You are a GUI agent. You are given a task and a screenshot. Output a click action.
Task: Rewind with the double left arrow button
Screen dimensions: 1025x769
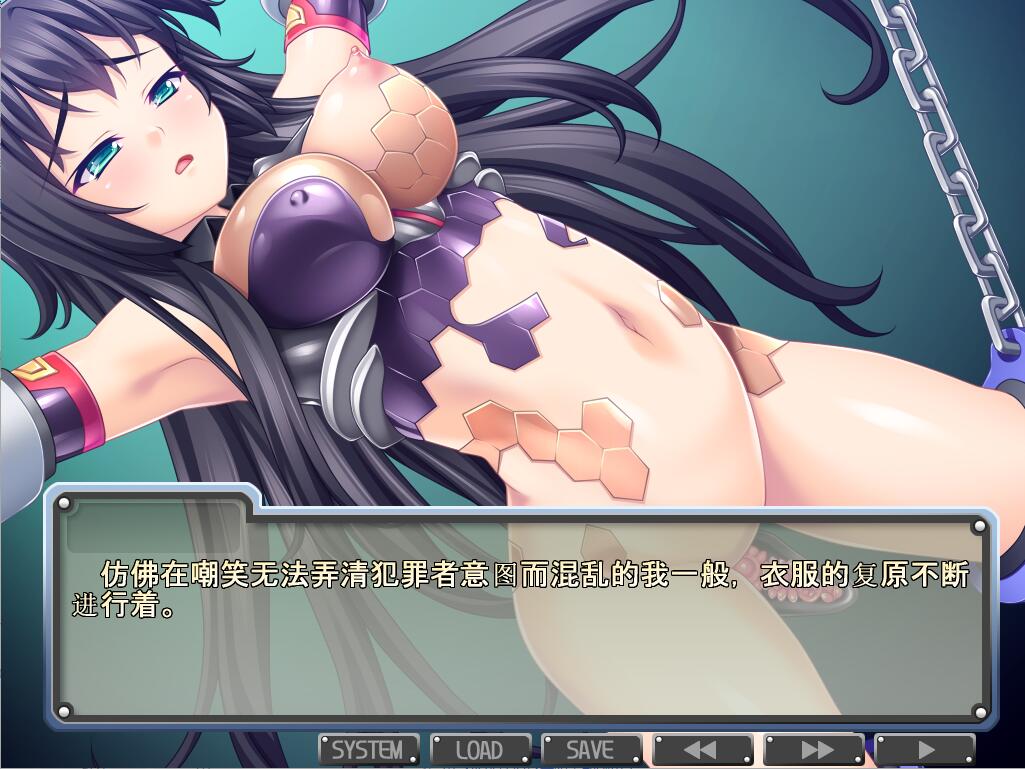pos(702,749)
